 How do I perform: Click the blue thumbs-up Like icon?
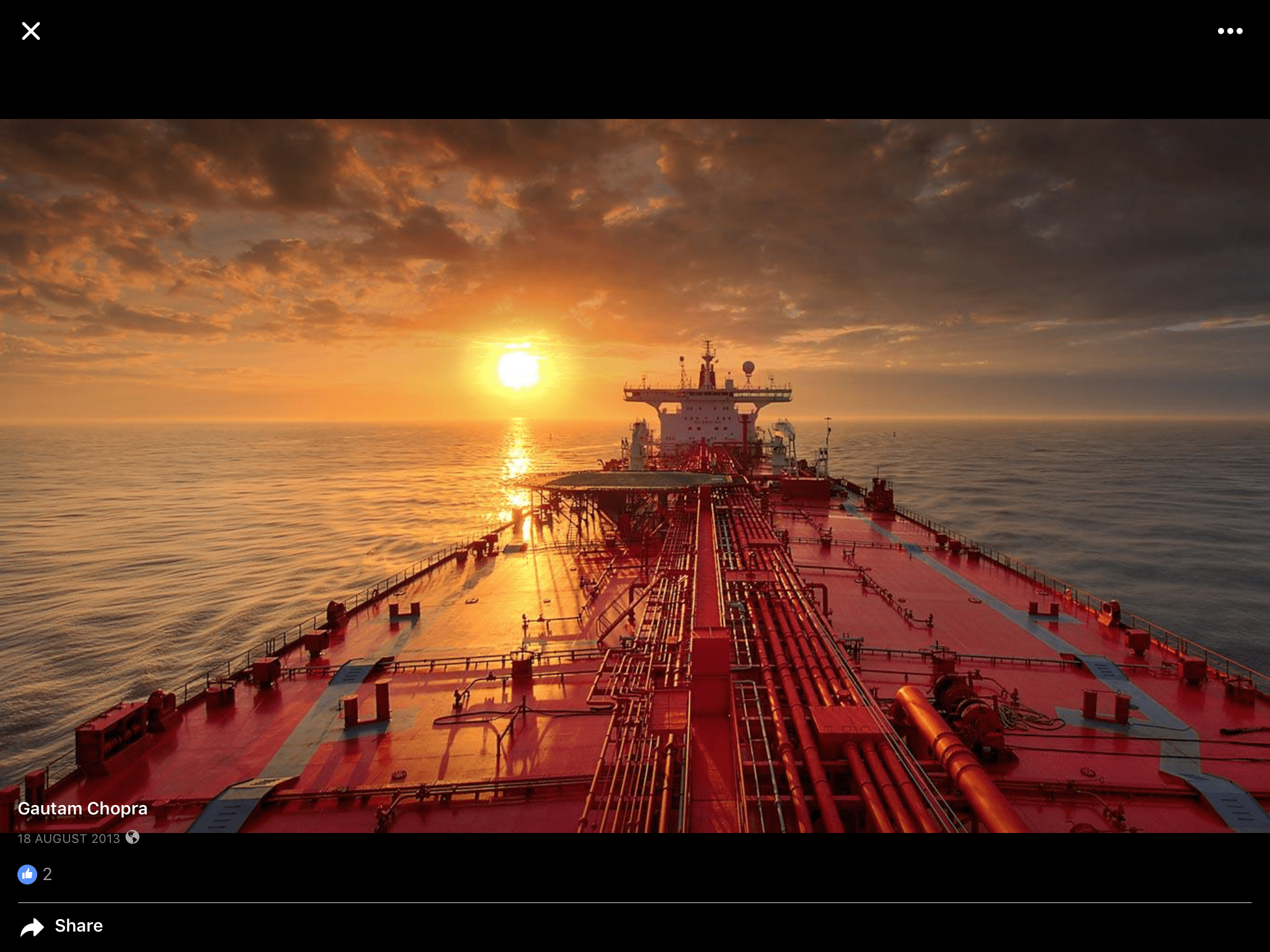pyautogui.click(x=27, y=874)
